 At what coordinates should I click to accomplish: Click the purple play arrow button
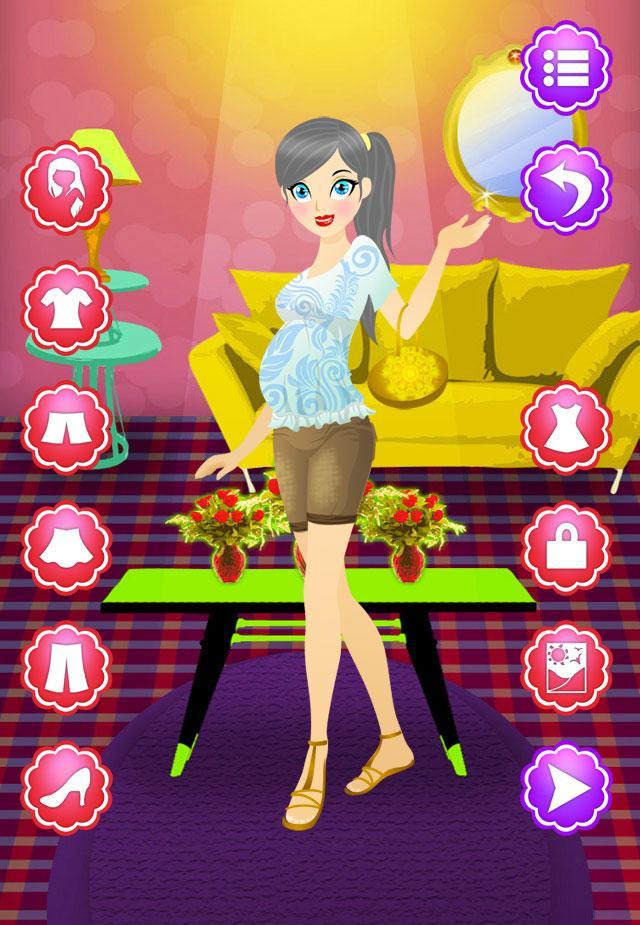click(x=568, y=783)
